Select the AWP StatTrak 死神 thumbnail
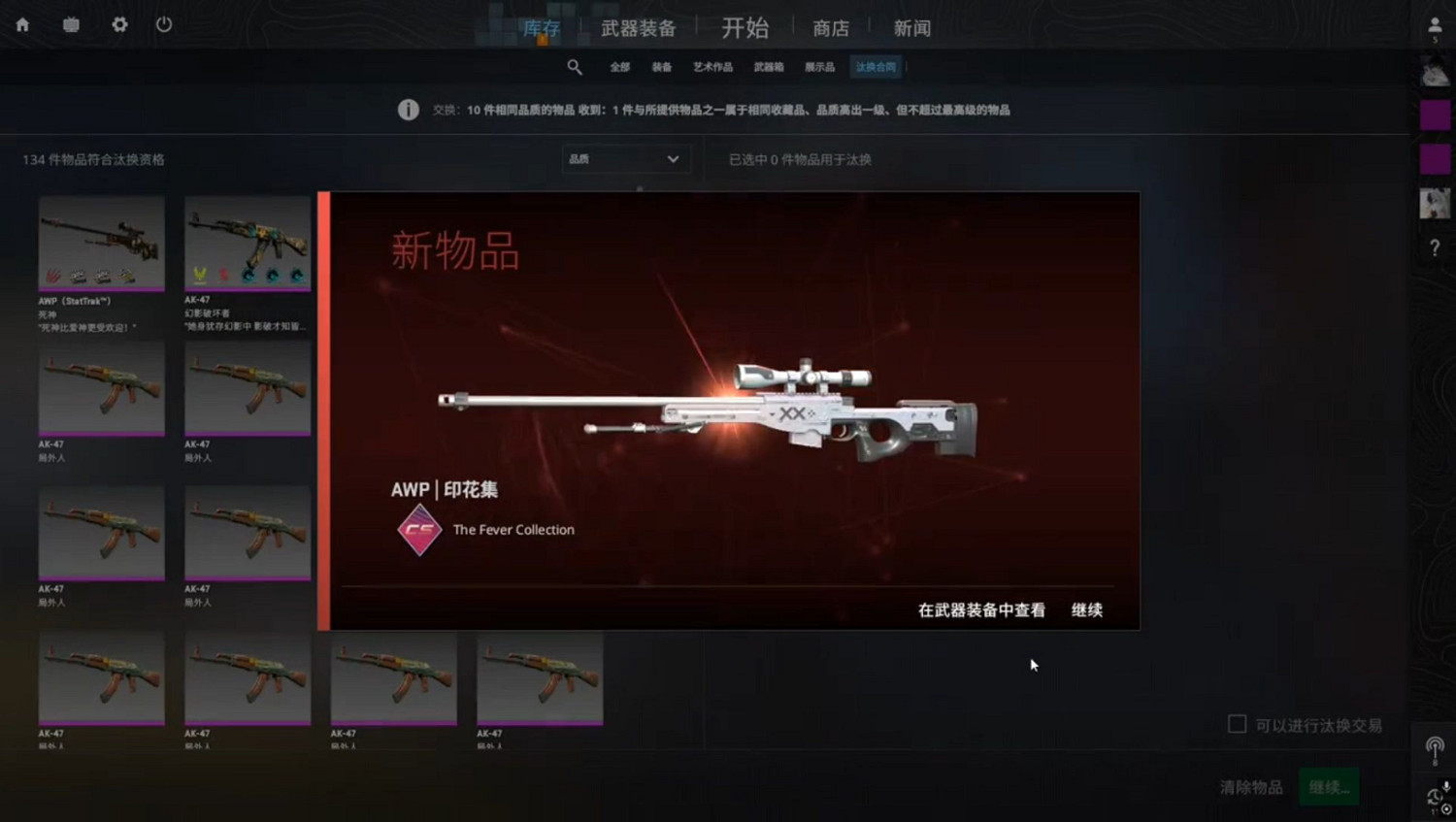1456x822 pixels. (101, 243)
